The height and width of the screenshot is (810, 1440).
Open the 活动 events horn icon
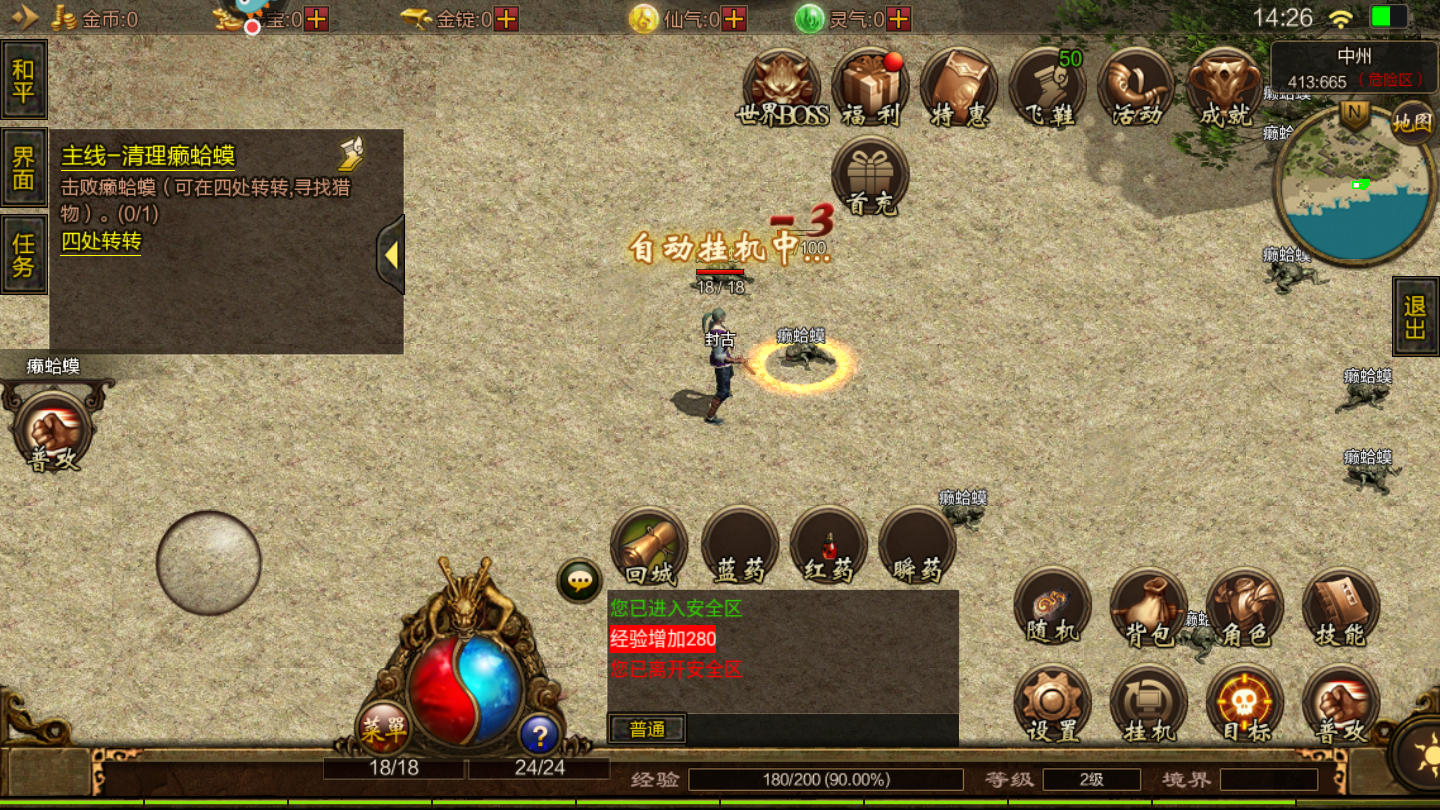[1136, 88]
